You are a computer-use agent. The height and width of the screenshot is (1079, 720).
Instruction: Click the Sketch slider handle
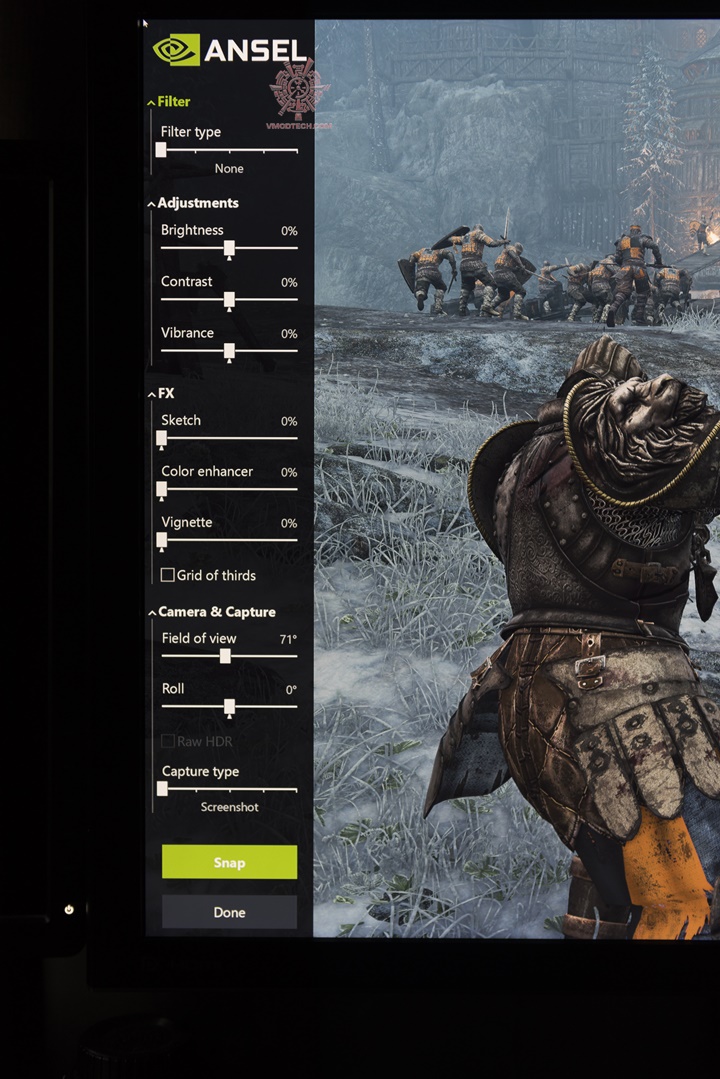click(x=162, y=438)
